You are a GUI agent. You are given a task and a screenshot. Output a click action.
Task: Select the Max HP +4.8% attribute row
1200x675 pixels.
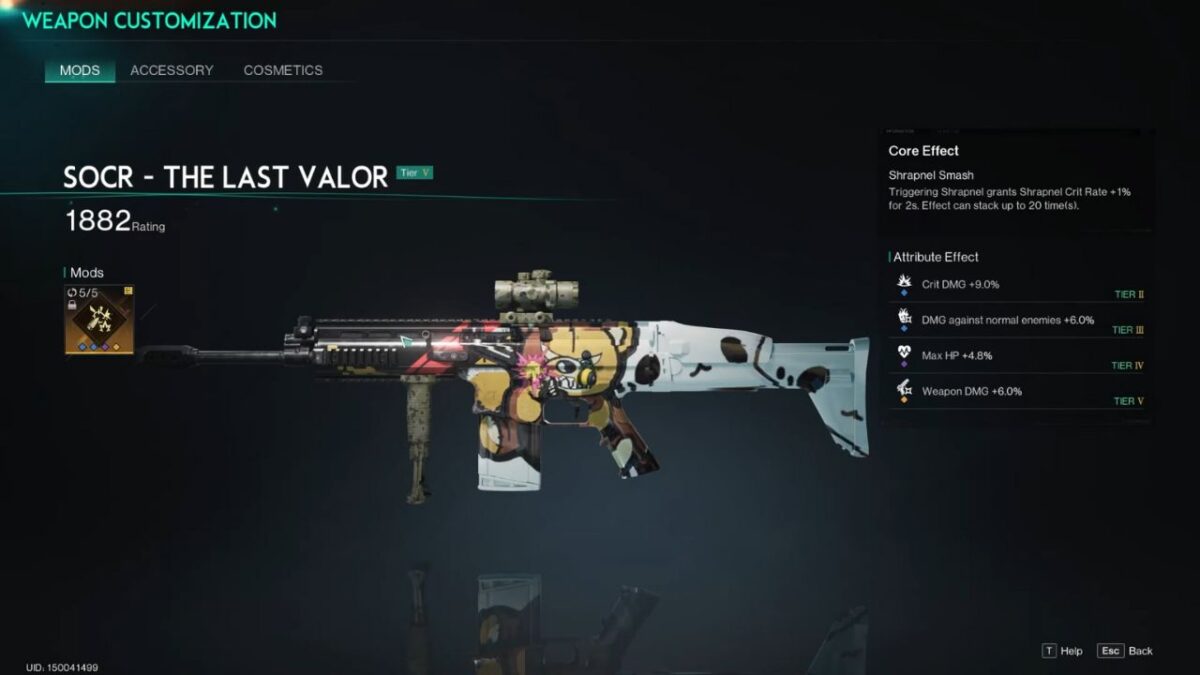pyautogui.click(x=1018, y=356)
